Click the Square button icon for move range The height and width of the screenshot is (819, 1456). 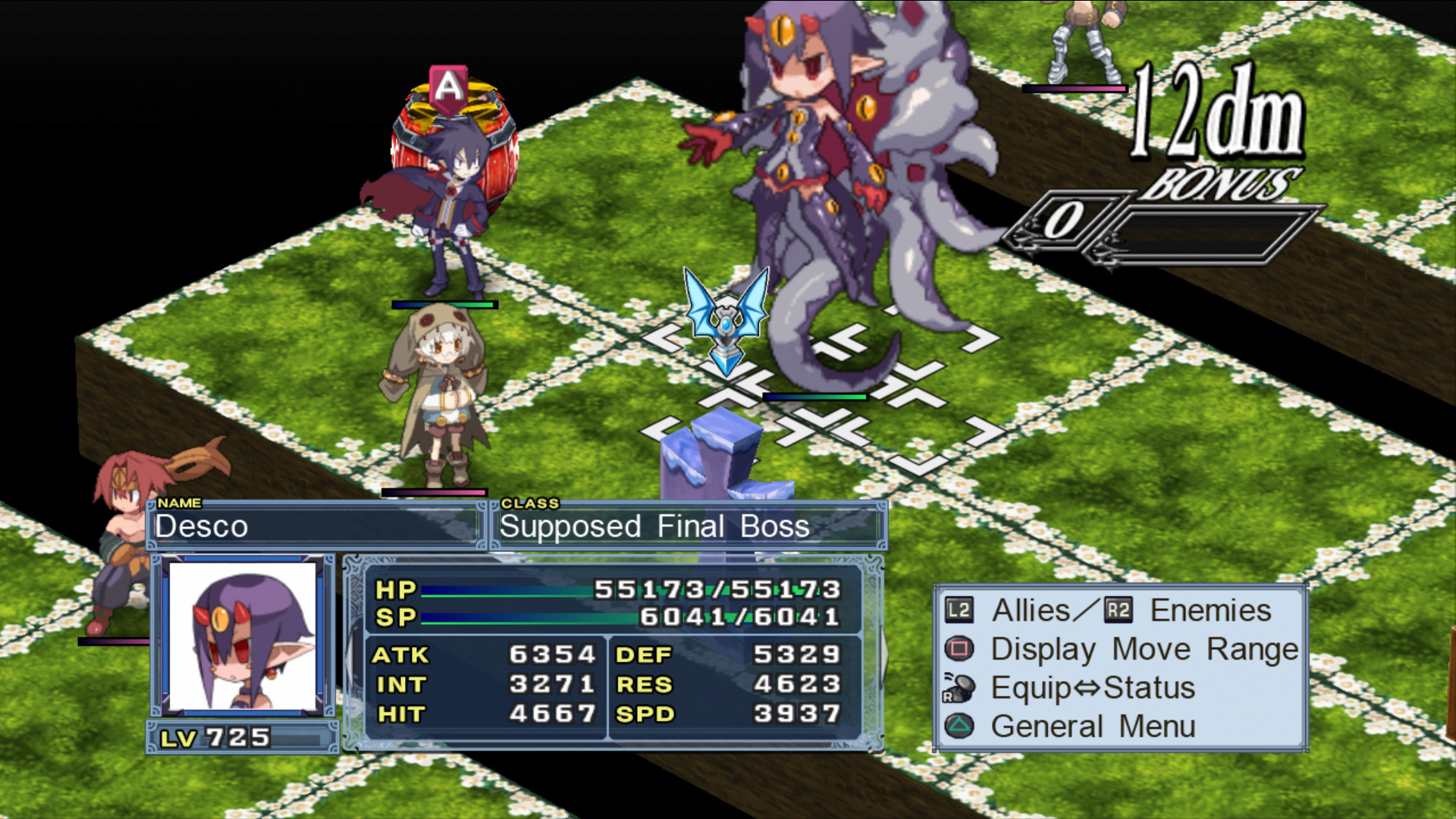coord(960,649)
